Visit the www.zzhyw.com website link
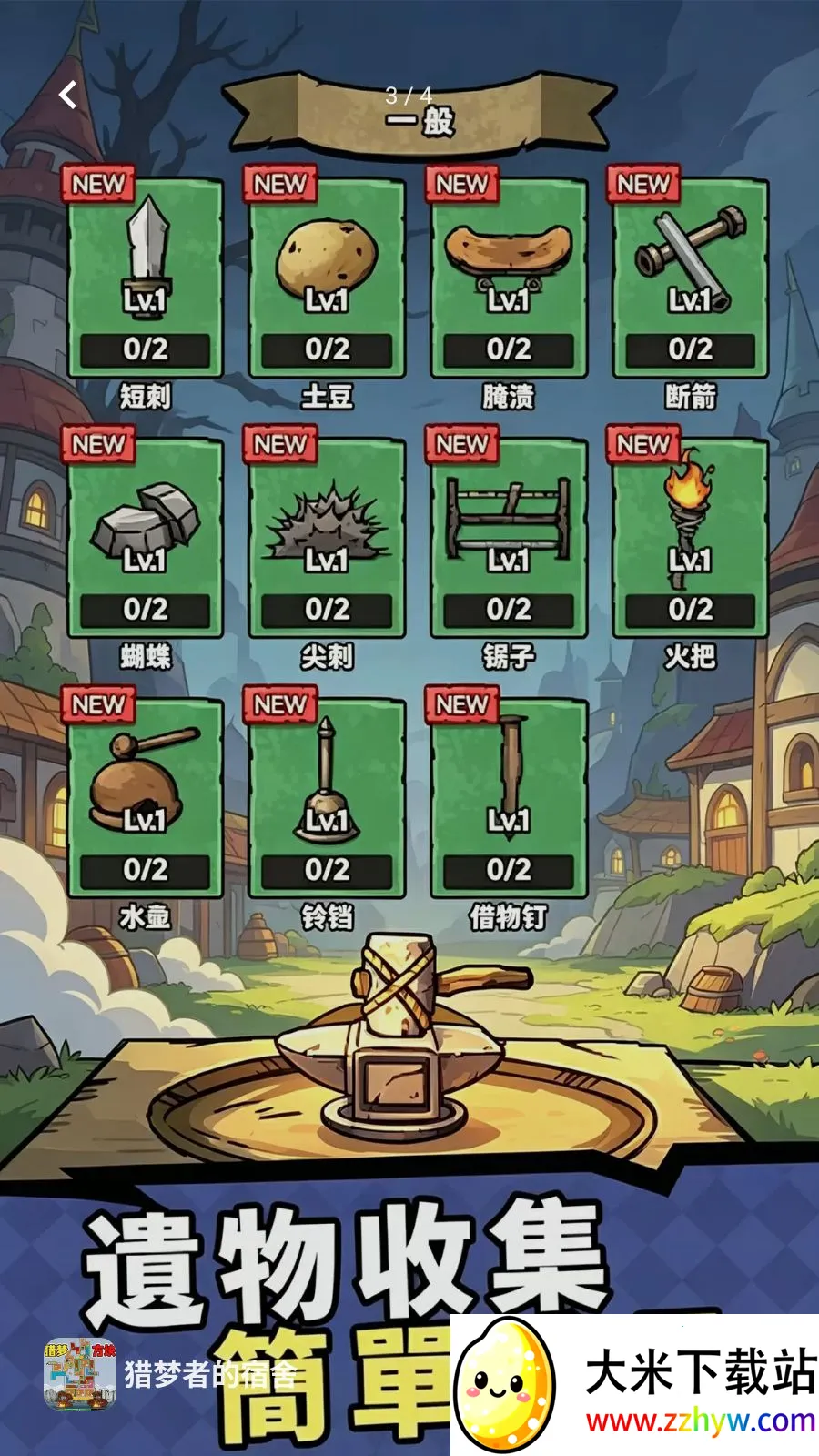The width and height of the screenshot is (819, 1456). pos(700,1421)
